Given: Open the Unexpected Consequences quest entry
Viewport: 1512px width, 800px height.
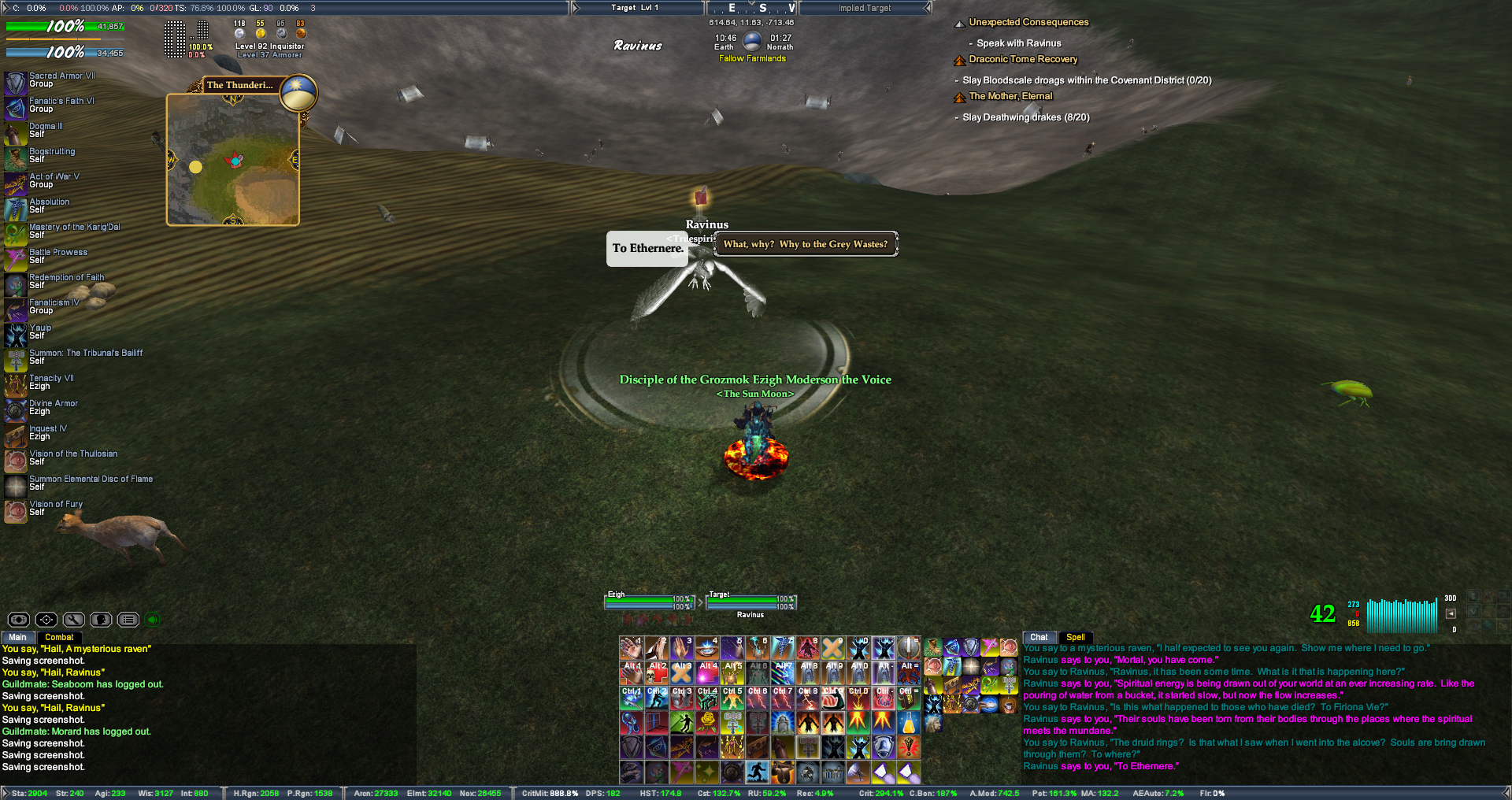Looking at the screenshot, I should pyautogui.click(x=1028, y=22).
